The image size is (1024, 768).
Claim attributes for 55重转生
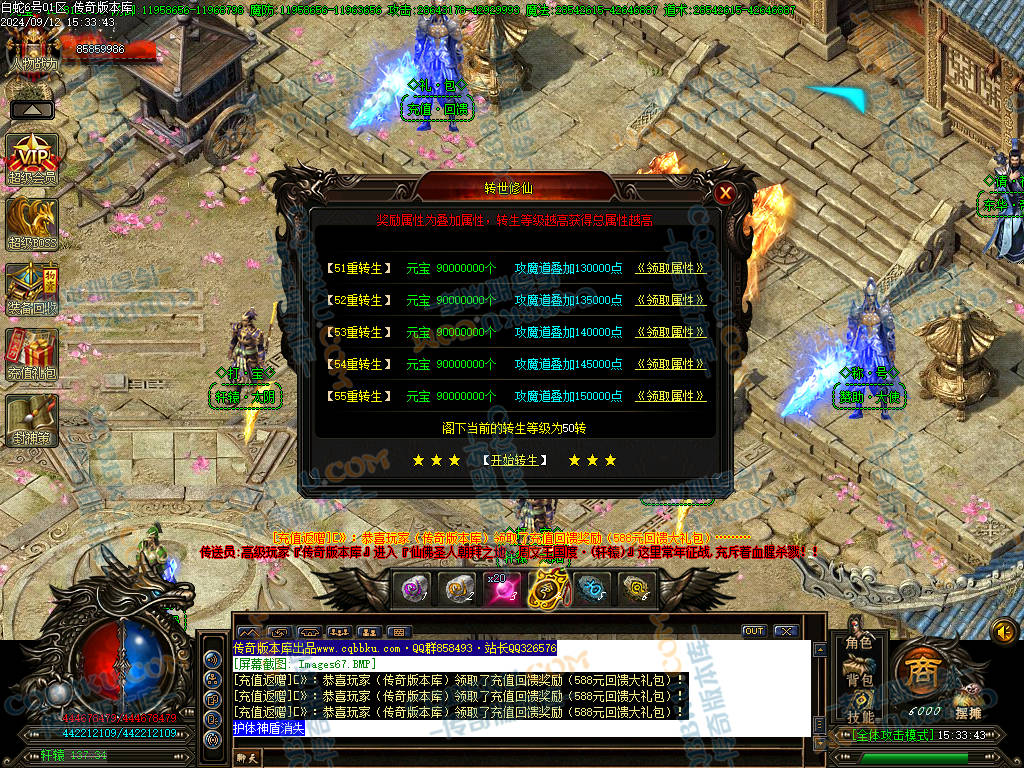click(670, 396)
